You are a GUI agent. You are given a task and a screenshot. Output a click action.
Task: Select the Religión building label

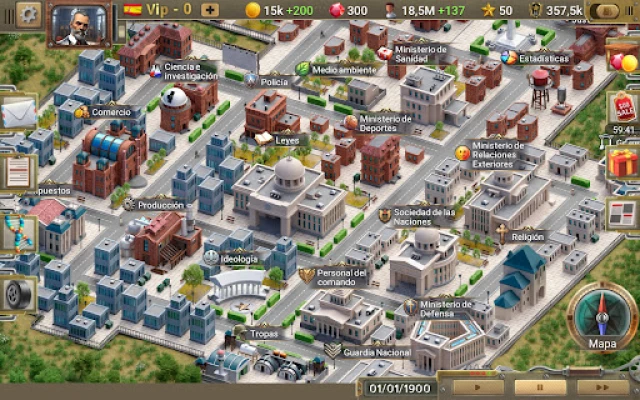tap(526, 237)
